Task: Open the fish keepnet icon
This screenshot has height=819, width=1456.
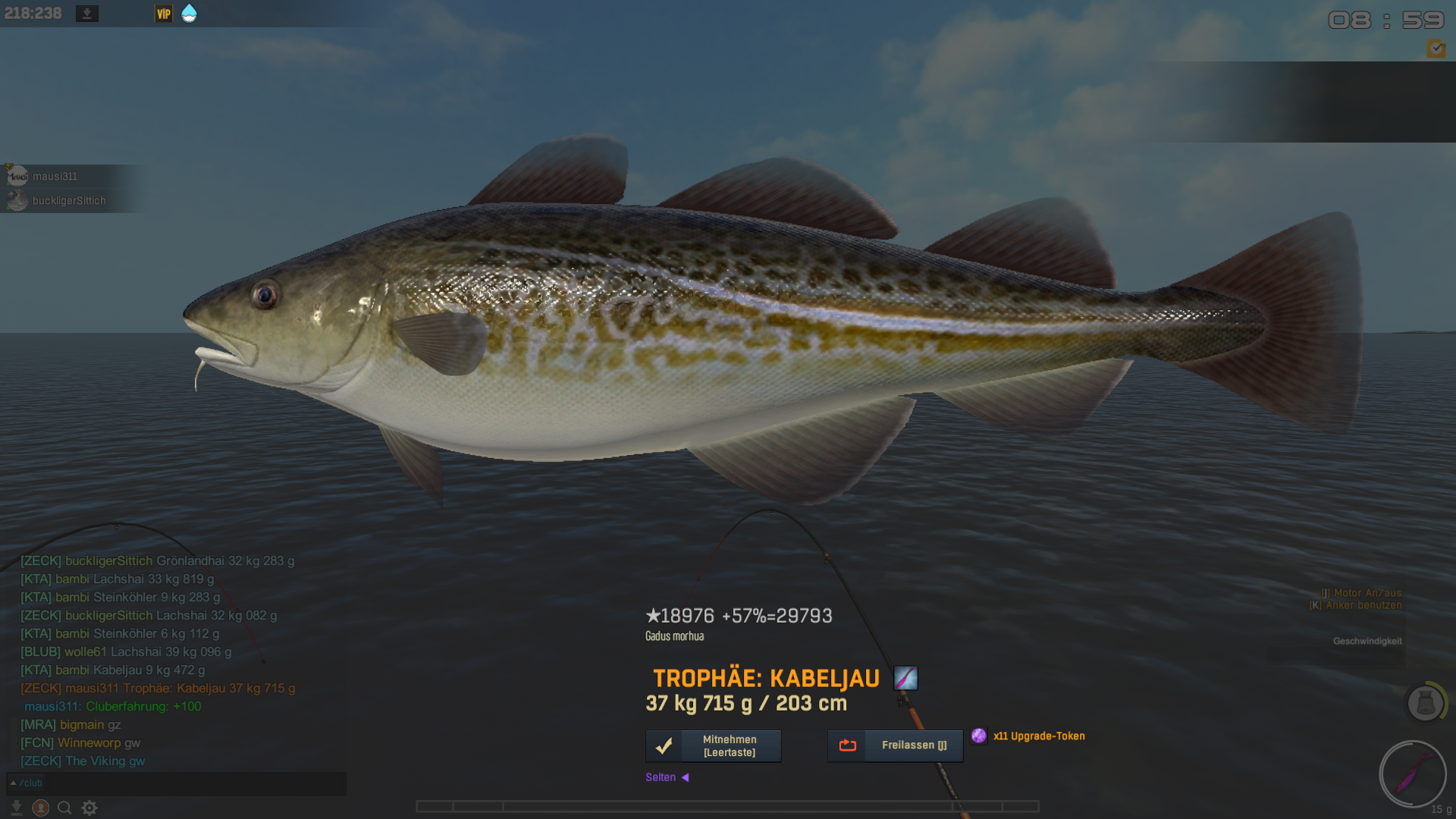Action: (1425, 703)
